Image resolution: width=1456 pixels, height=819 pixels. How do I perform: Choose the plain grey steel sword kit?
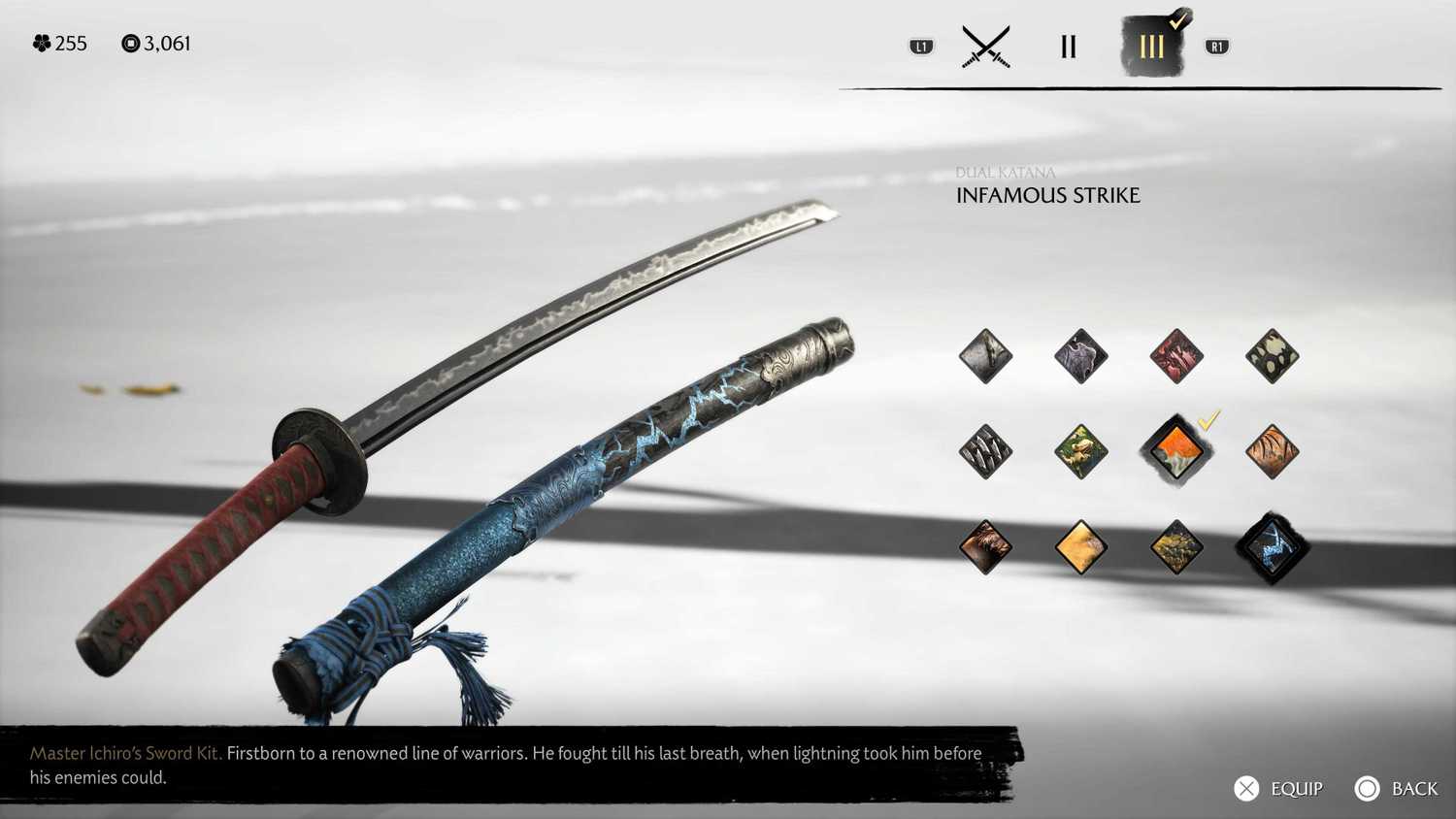985,356
